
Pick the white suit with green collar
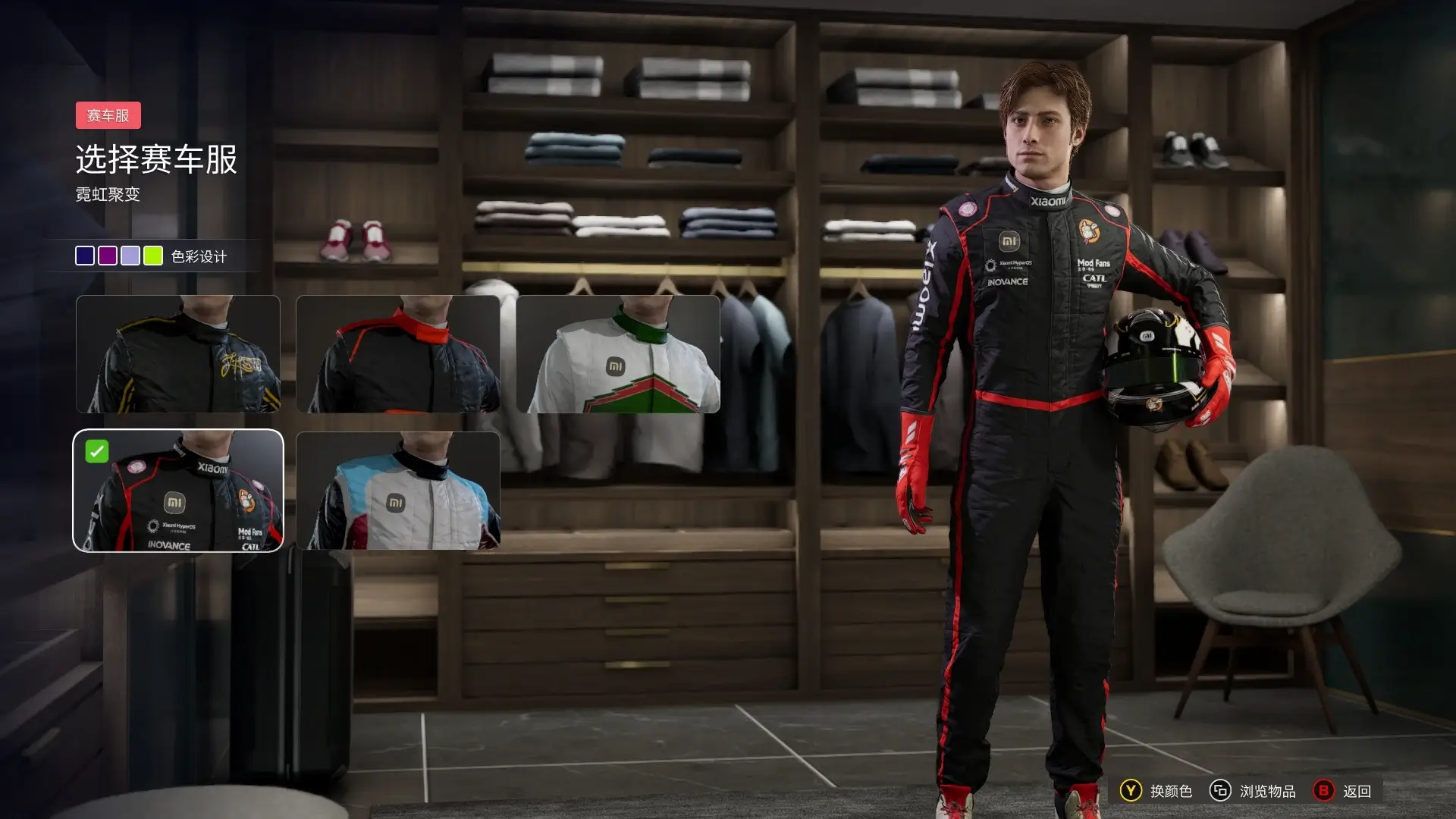click(618, 354)
